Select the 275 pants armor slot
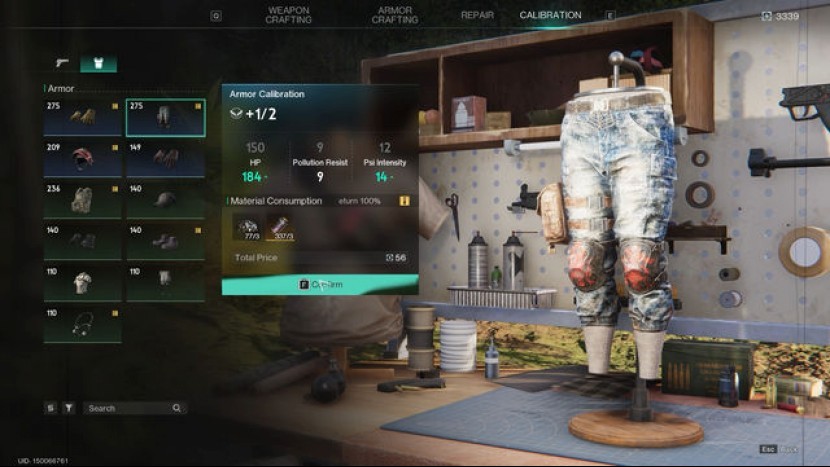 tap(165, 117)
